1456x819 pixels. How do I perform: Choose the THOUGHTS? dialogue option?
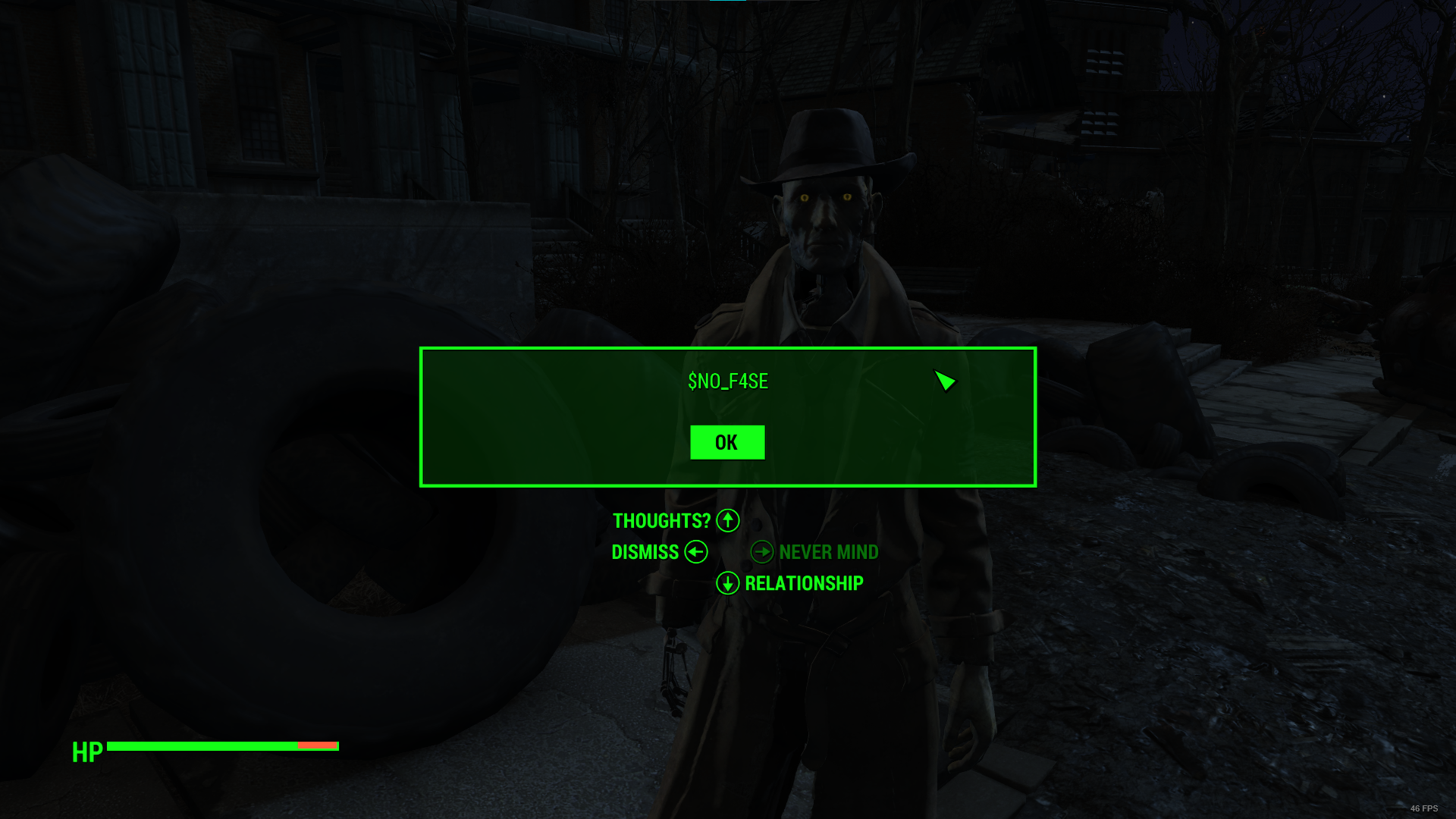(662, 521)
